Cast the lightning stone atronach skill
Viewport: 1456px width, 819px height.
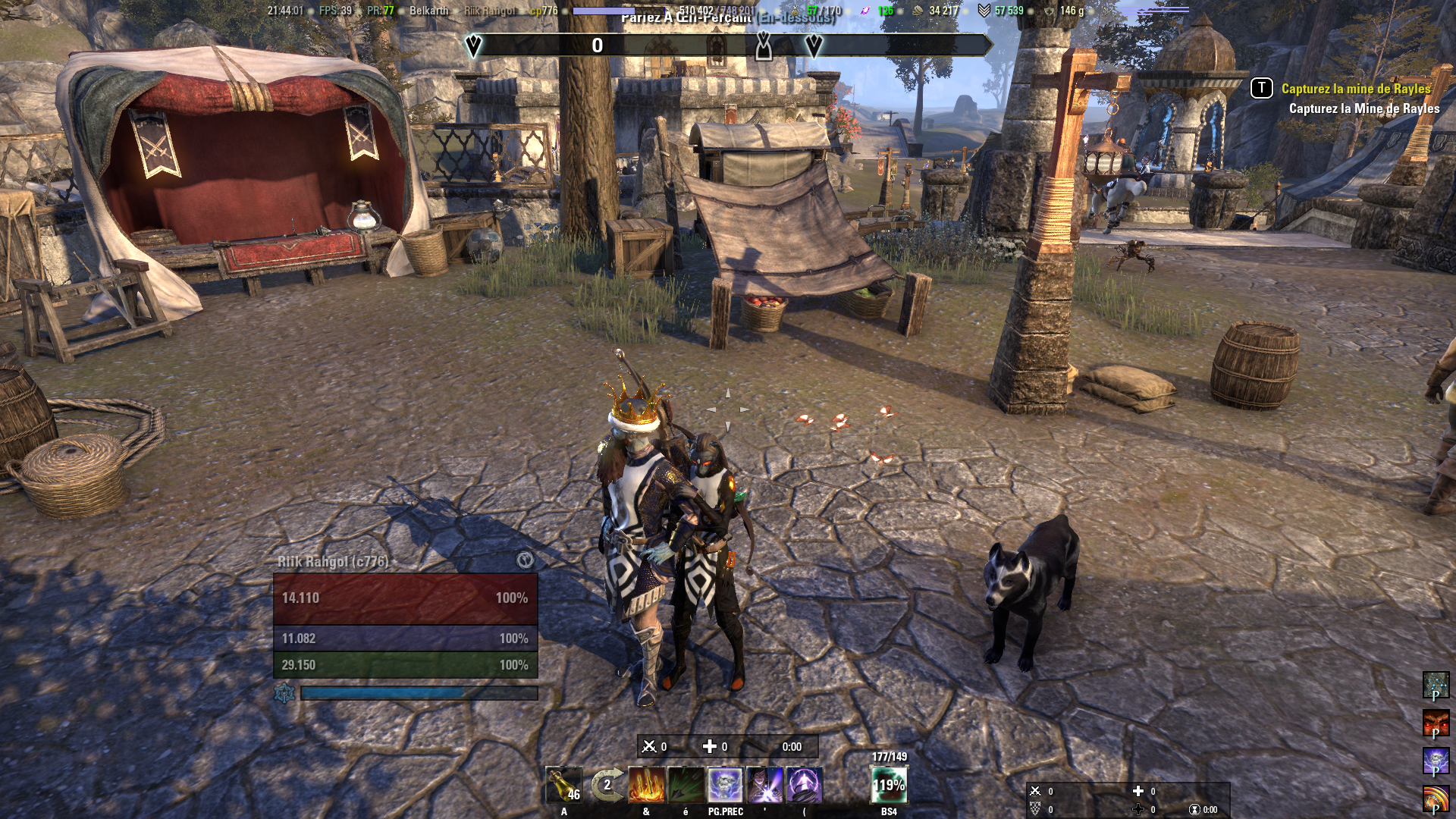[725, 785]
